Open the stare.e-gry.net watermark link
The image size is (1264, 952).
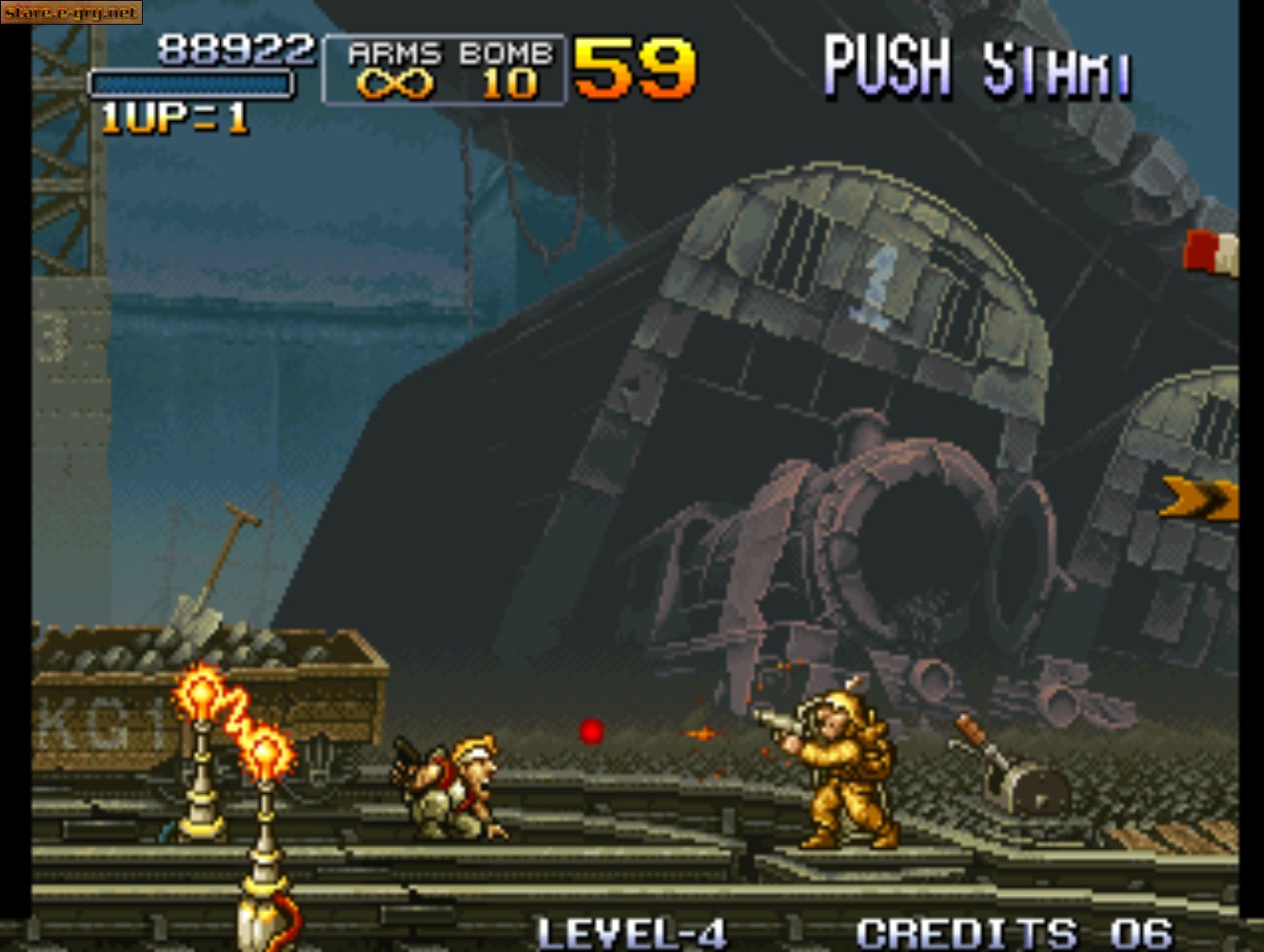[x=69, y=12]
